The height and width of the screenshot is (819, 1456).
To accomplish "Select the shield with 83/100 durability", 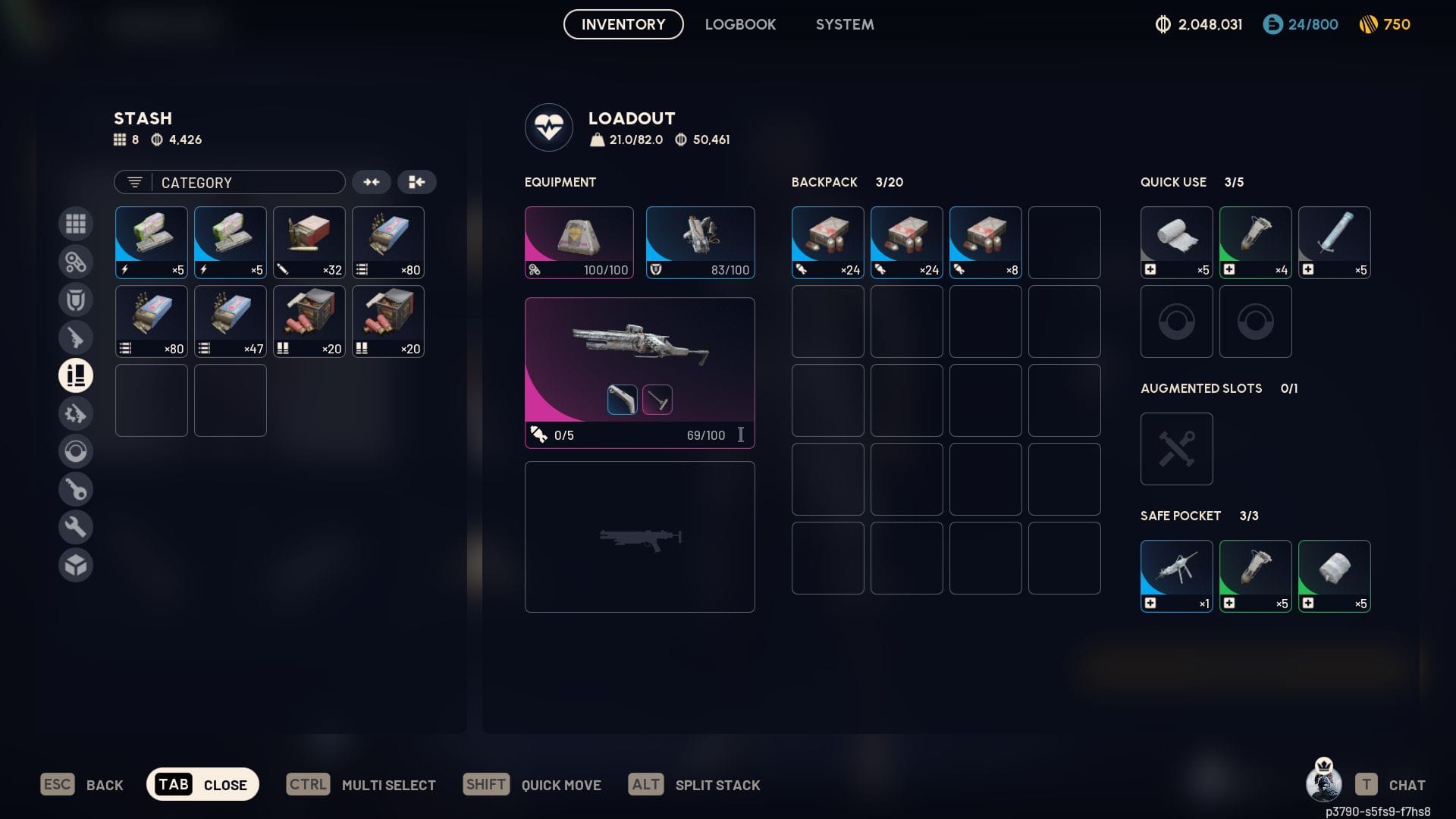I will (x=700, y=243).
